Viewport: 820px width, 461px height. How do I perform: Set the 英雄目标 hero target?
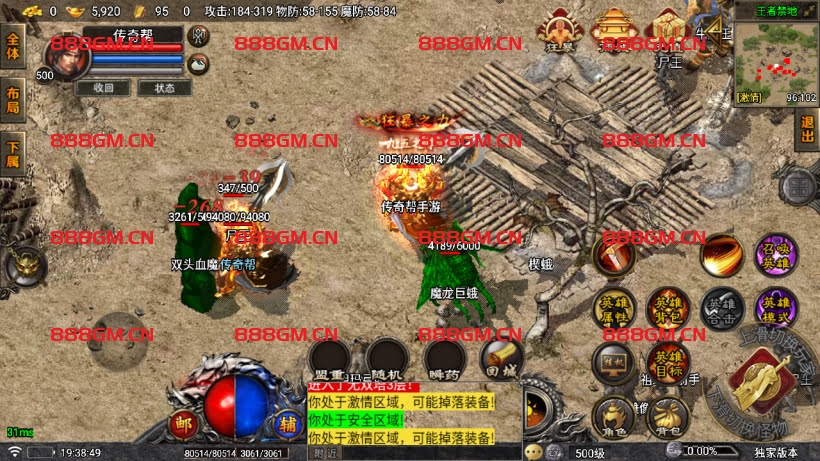tap(667, 362)
